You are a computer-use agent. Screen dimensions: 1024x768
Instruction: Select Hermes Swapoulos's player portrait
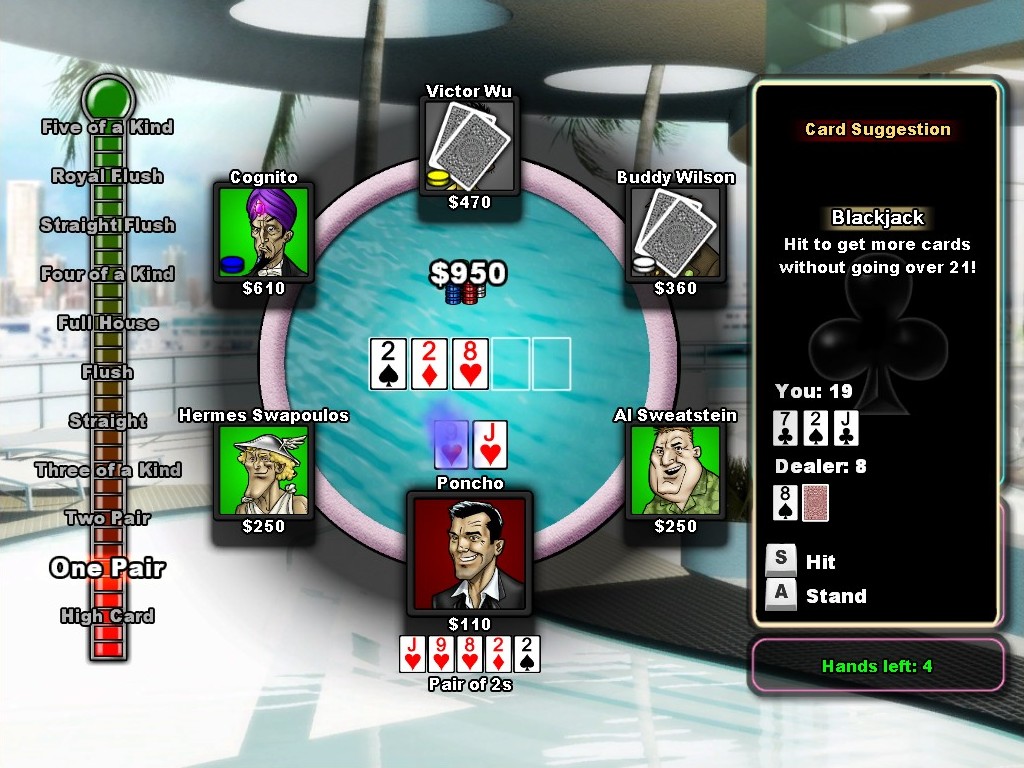coord(263,470)
